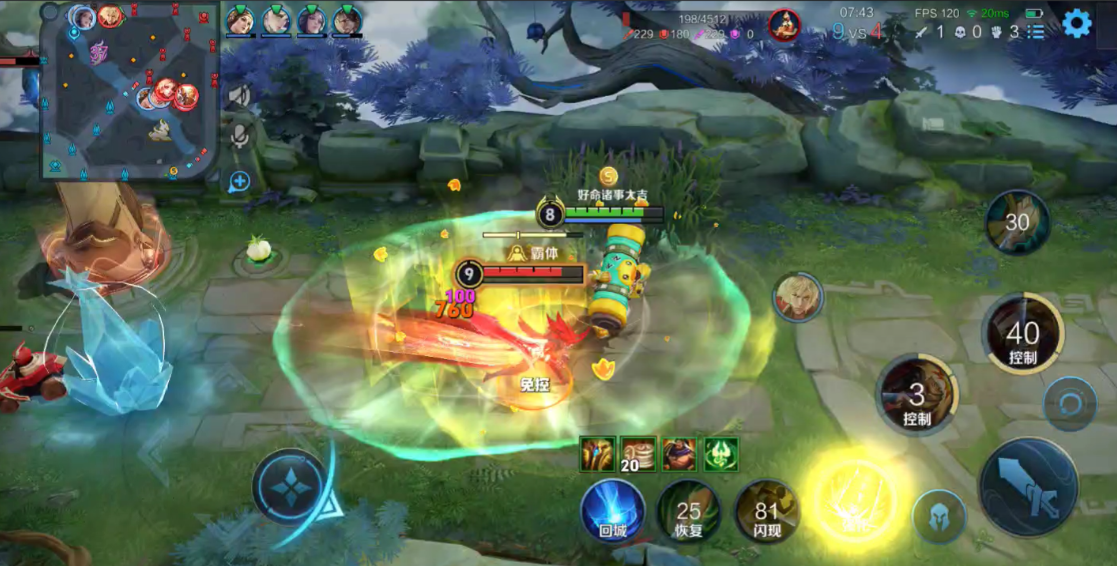Open the settings gear menu
The width and height of the screenshot is (1117, 566).
(1076, 24)
